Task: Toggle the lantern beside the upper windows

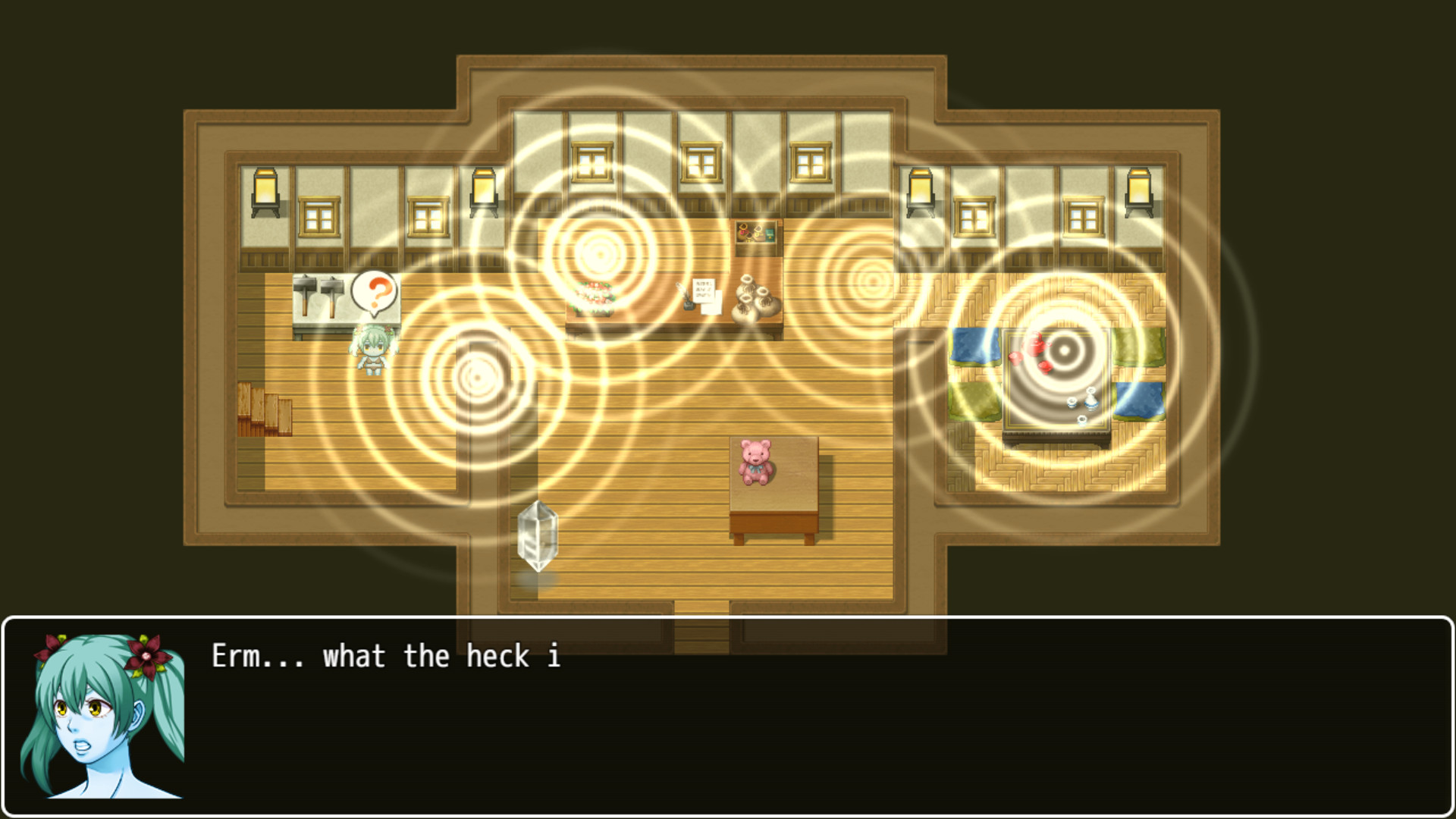Action: point(484,188)
